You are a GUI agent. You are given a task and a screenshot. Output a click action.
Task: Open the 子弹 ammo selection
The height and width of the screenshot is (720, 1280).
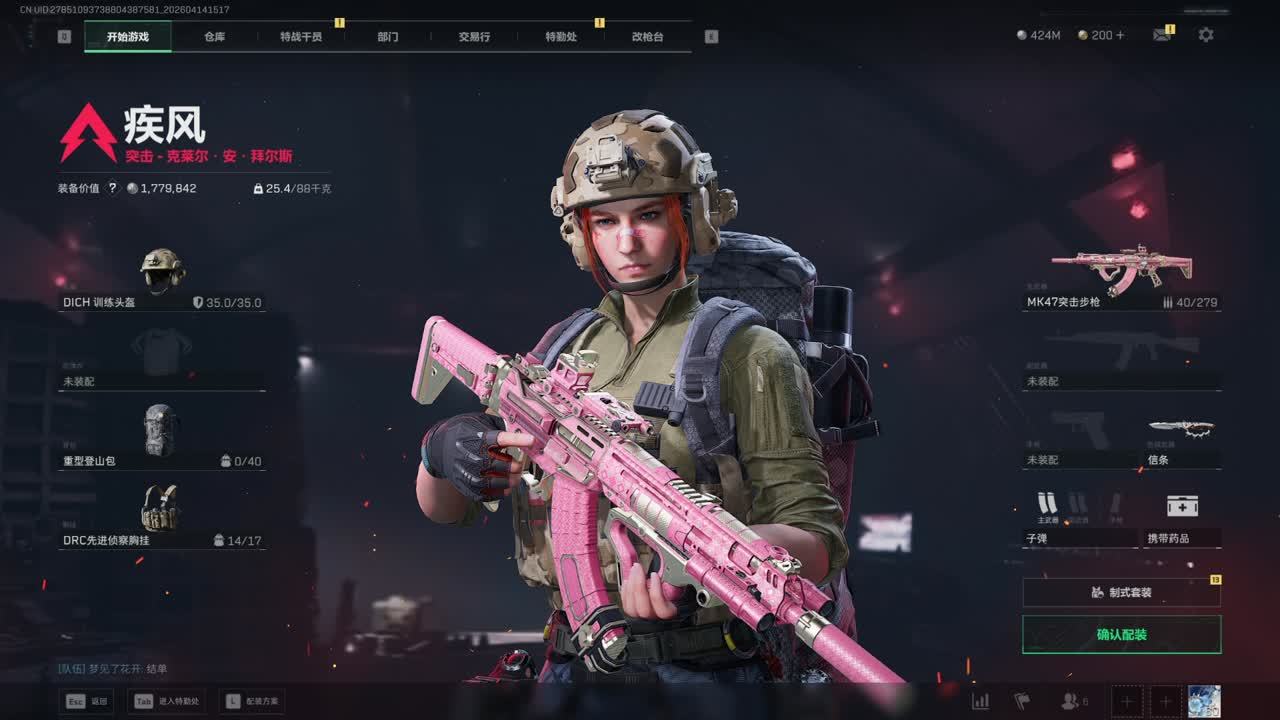tap(1080, 518)
